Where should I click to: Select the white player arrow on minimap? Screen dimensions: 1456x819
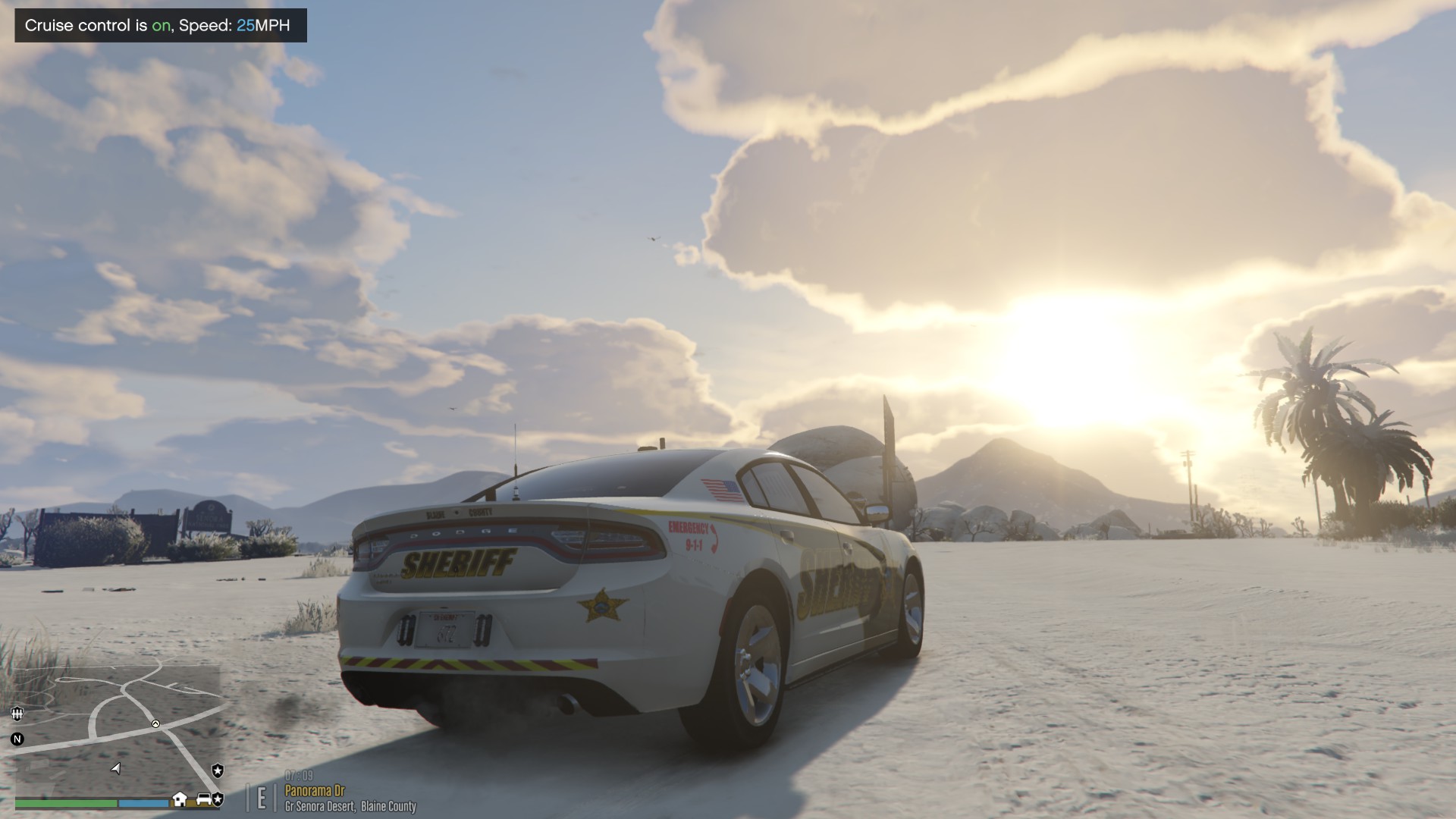(116, 768)
